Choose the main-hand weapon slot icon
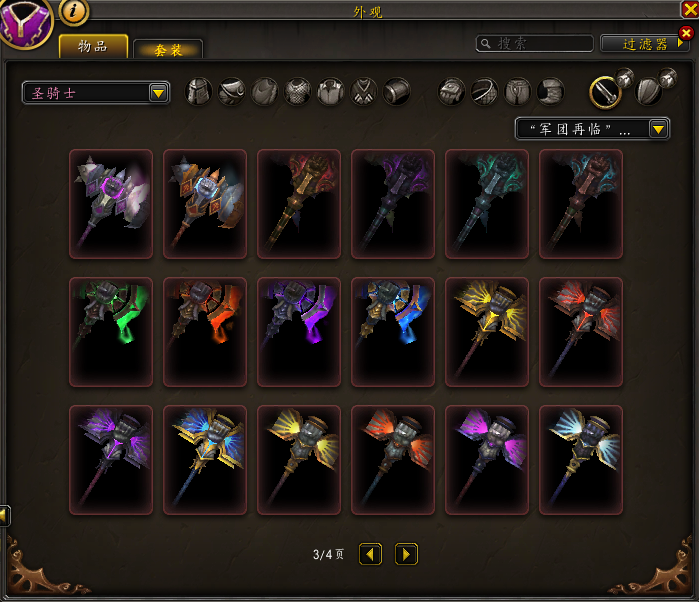The width and height of the screenshot is (699, 602). (x=603, y=91)
